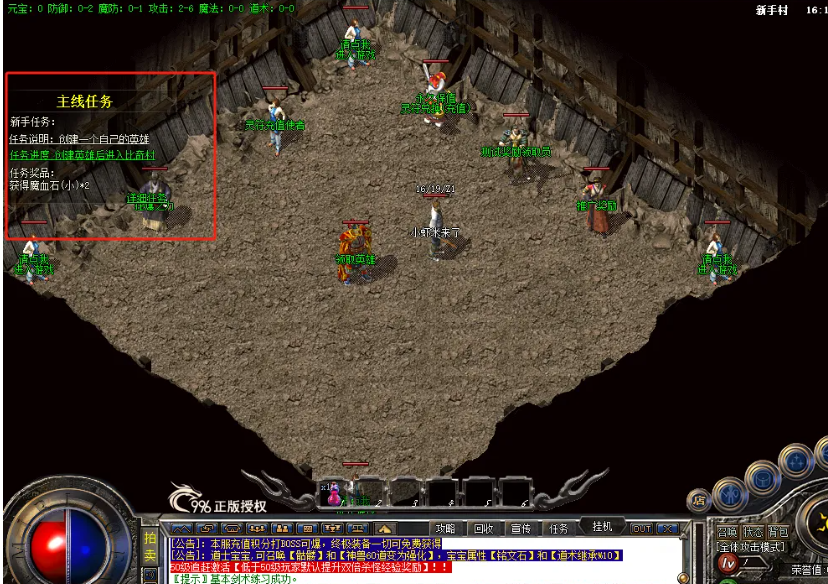Use the potion in the first hotbar slot

pyautogui.click(x=333, y=492)
